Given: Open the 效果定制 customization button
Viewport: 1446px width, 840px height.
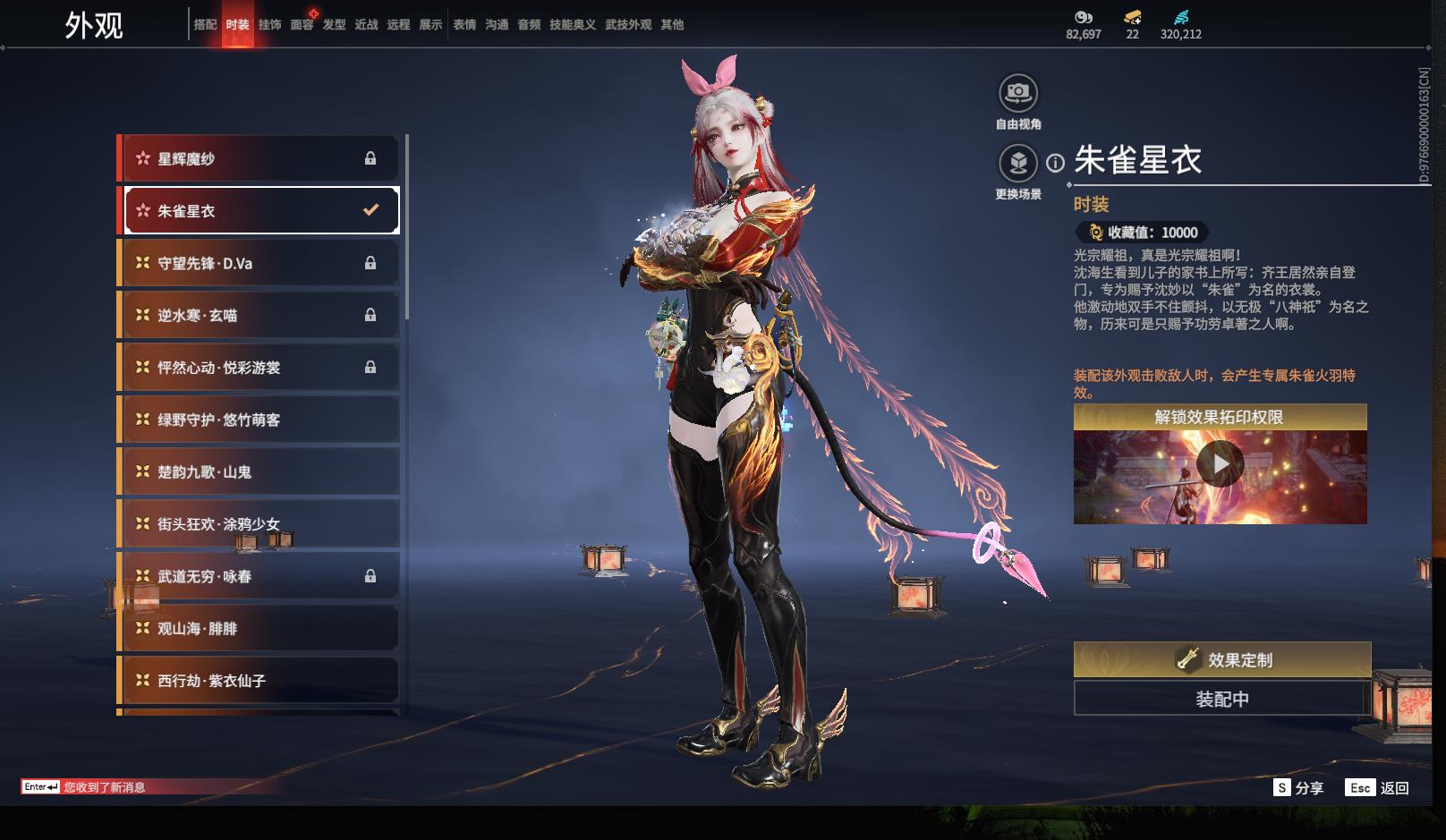Looking at the screenshot, I should coord(1221,660).
